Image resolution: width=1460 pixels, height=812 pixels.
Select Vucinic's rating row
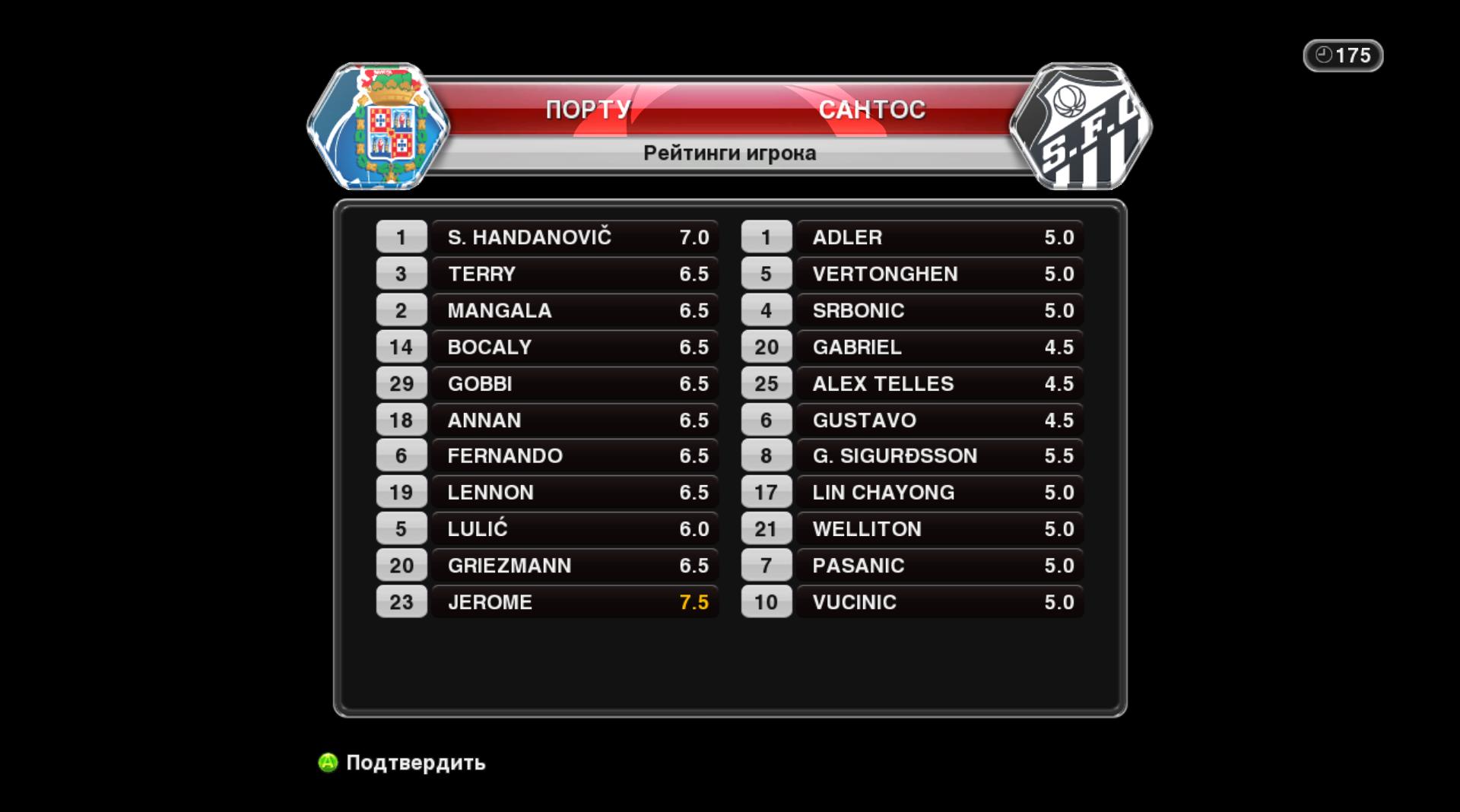click(940, 601)
